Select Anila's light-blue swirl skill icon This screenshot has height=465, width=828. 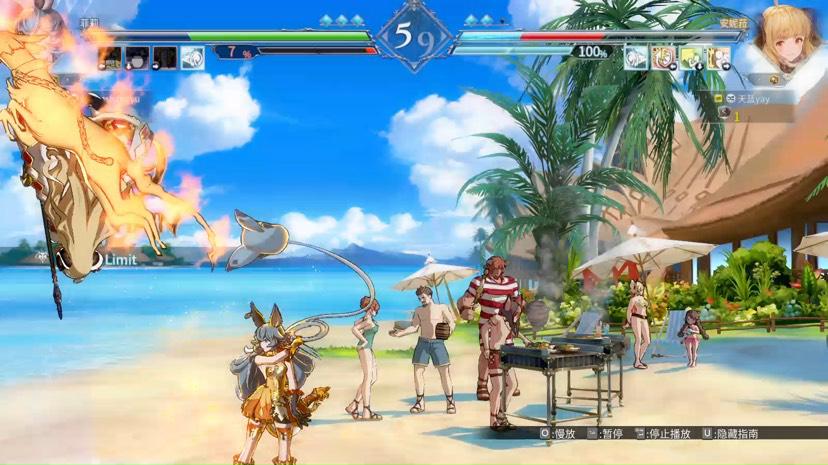point(635,58)
